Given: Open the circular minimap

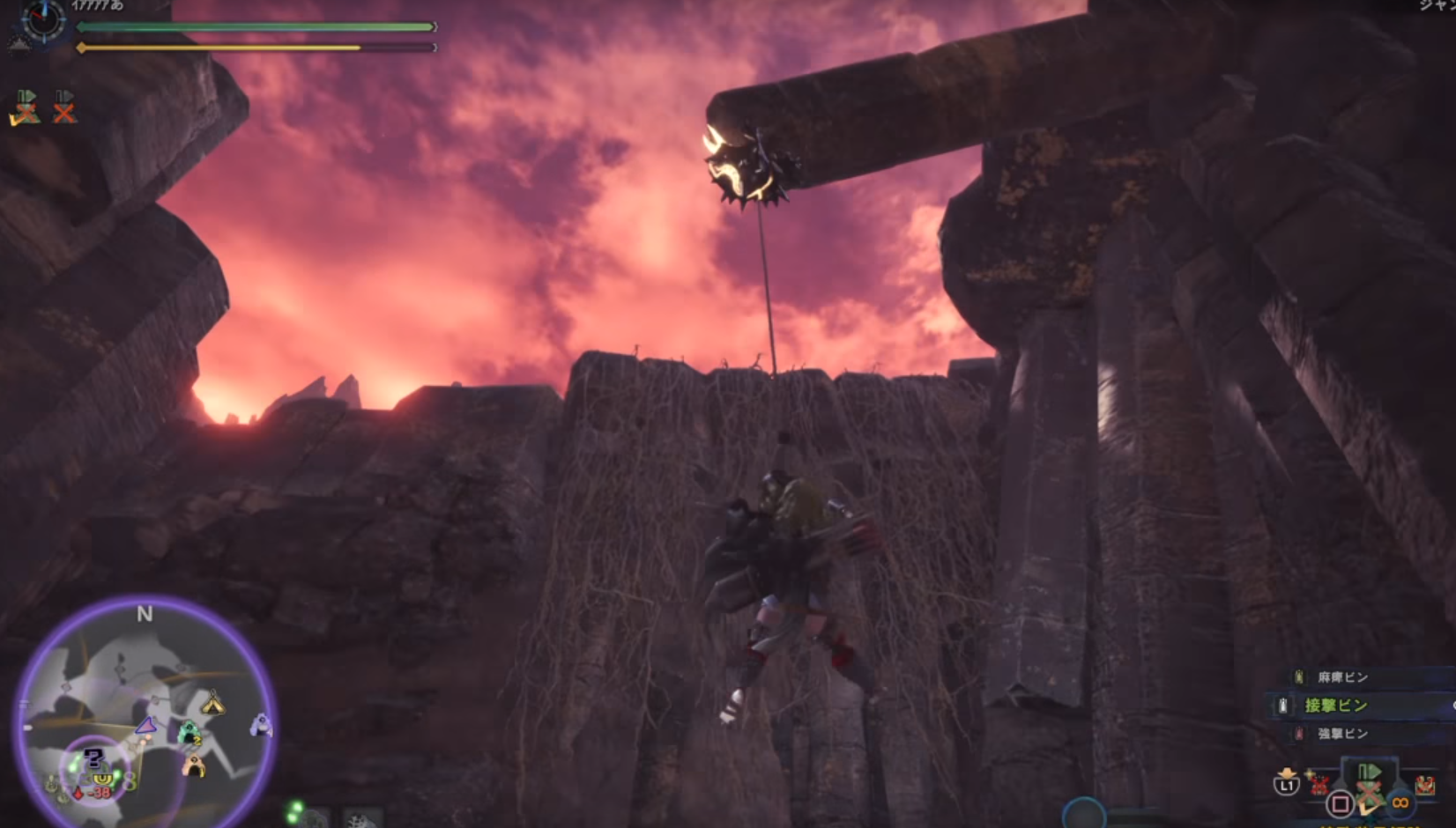Looking at the screenshot, I should pos(145,713).
